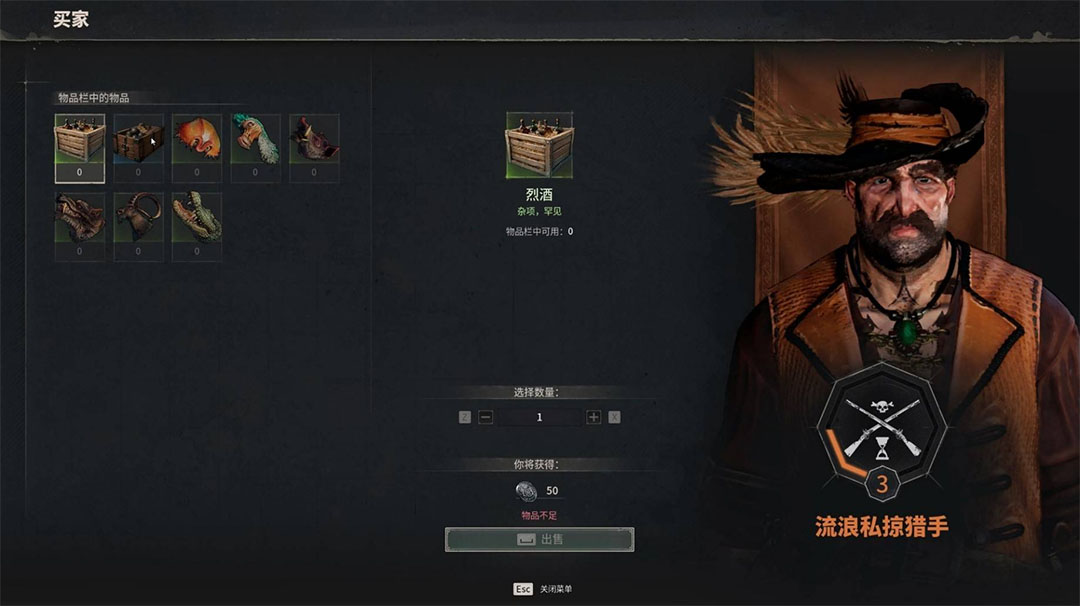Select the horned ibex head slot
The image size is (1080, 606).
coord(138,220)
